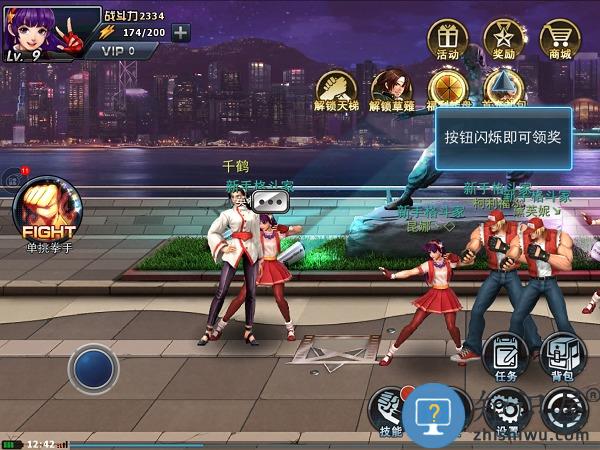Open the 活动 events gift icon

(x=447, y=40)
